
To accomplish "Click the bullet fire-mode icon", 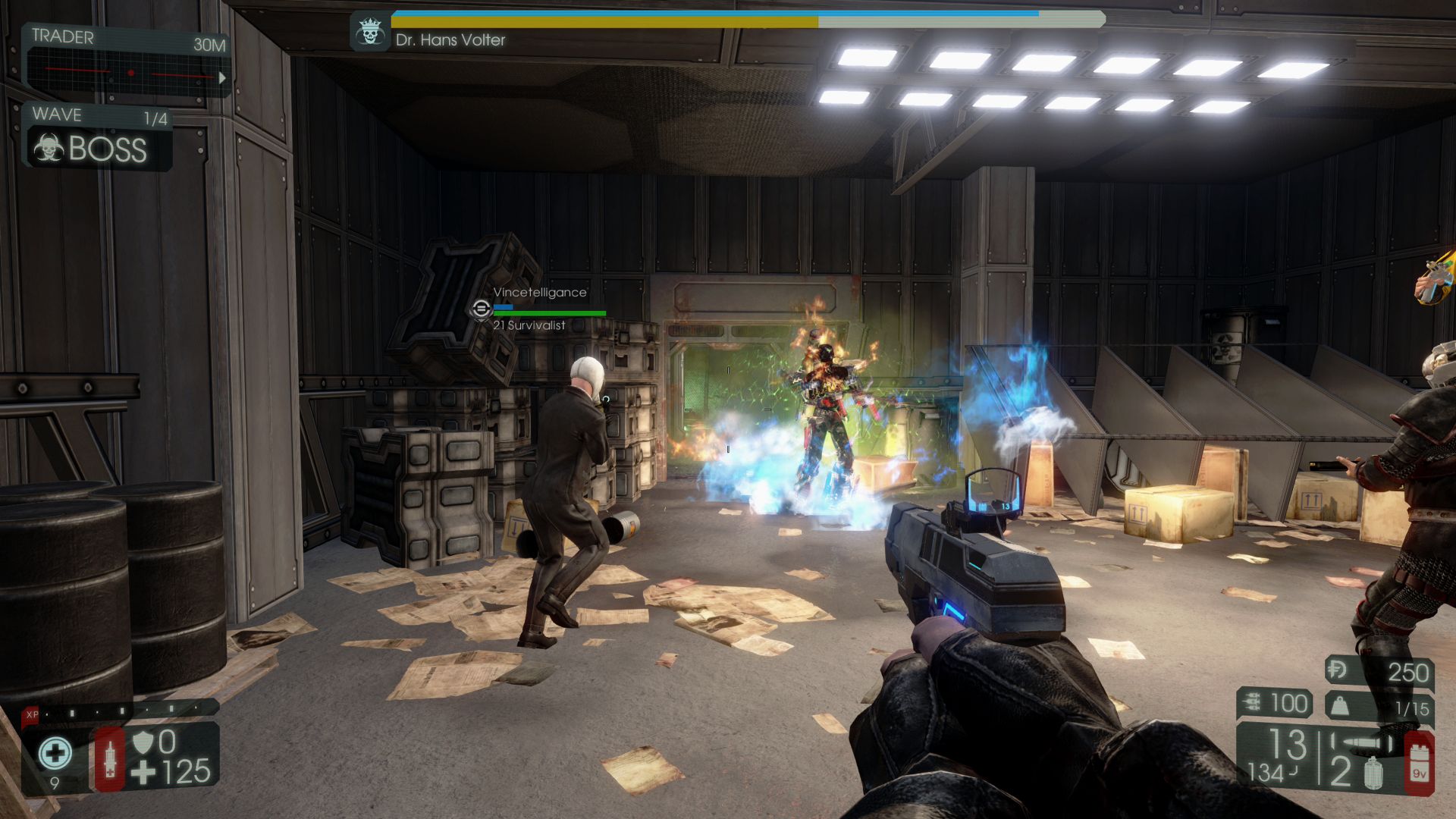I will tap(1363, 743).
